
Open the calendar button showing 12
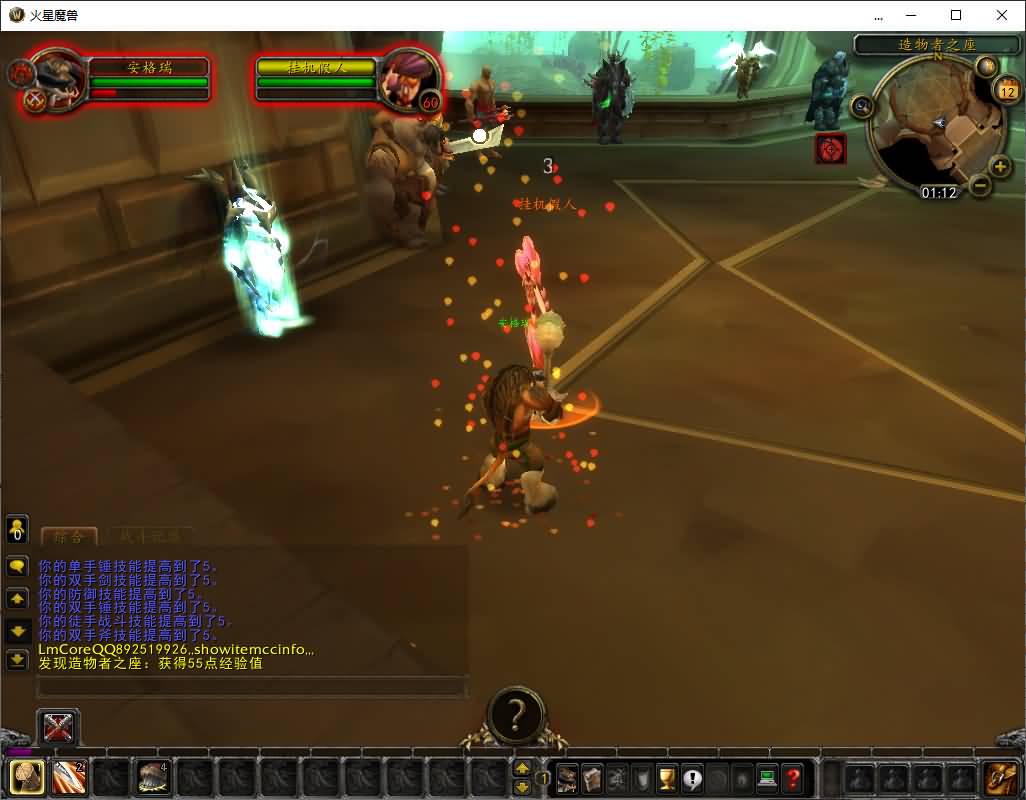click(1007, 91)
